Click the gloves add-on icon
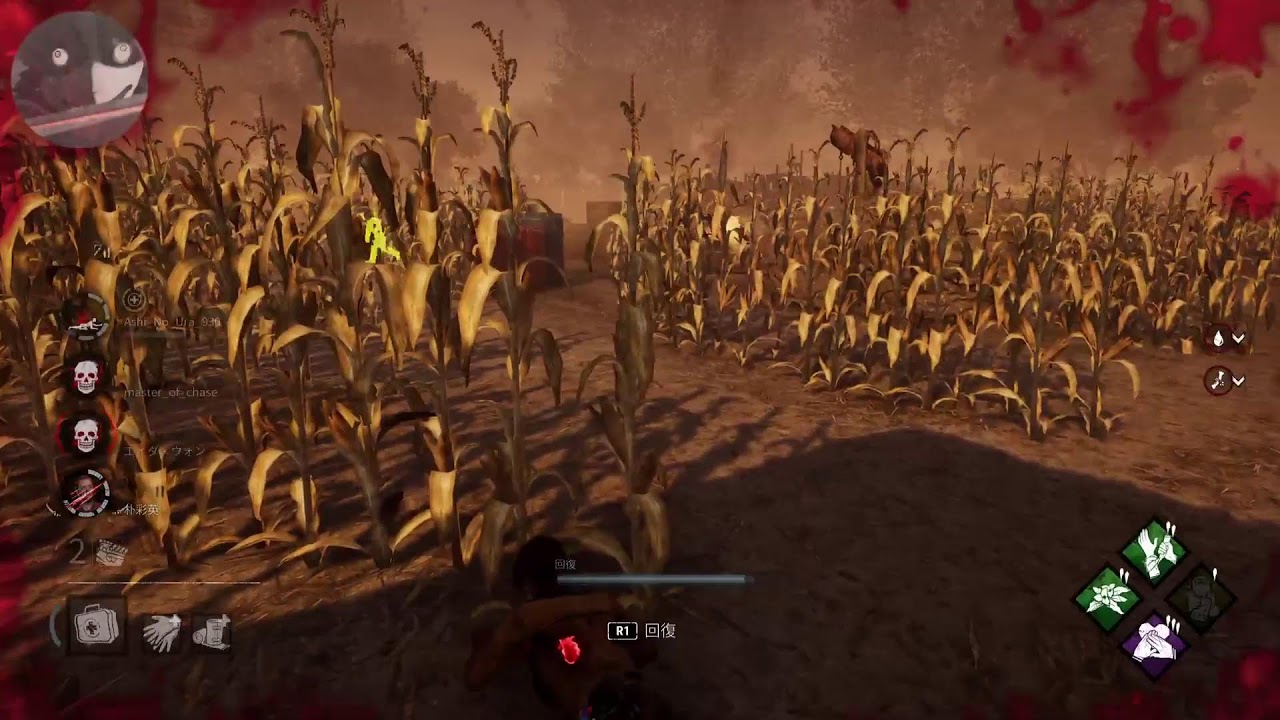The image size is (1280, 720). (161, 633)
